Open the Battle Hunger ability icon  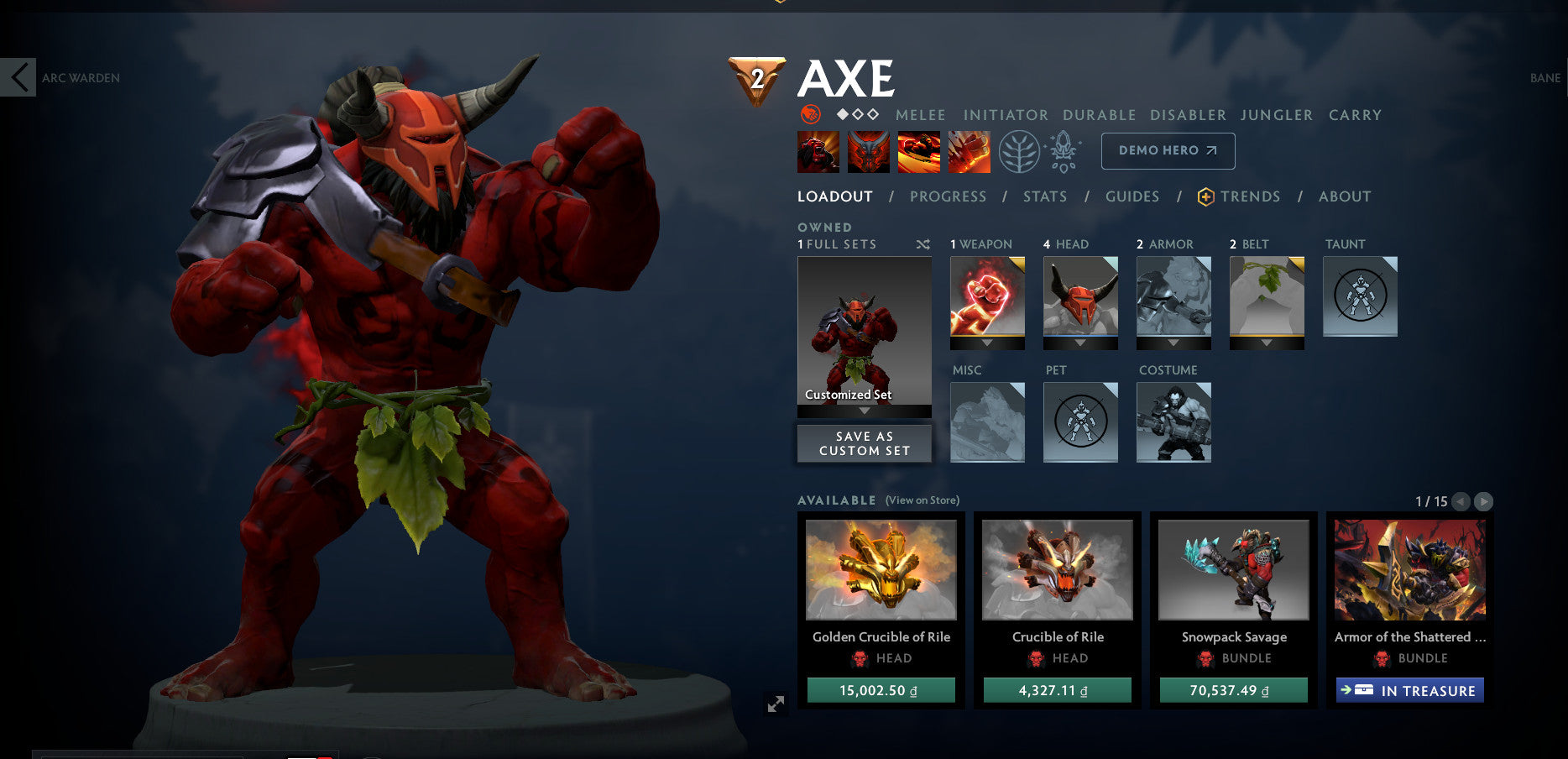coord(869,151)
